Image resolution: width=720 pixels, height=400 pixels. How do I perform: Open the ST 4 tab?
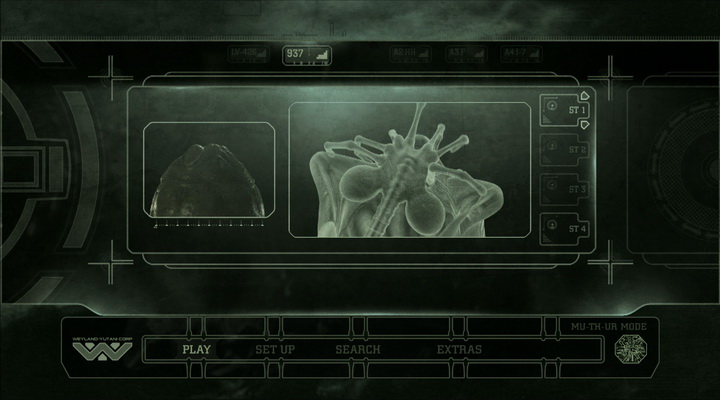pos(565,227)
